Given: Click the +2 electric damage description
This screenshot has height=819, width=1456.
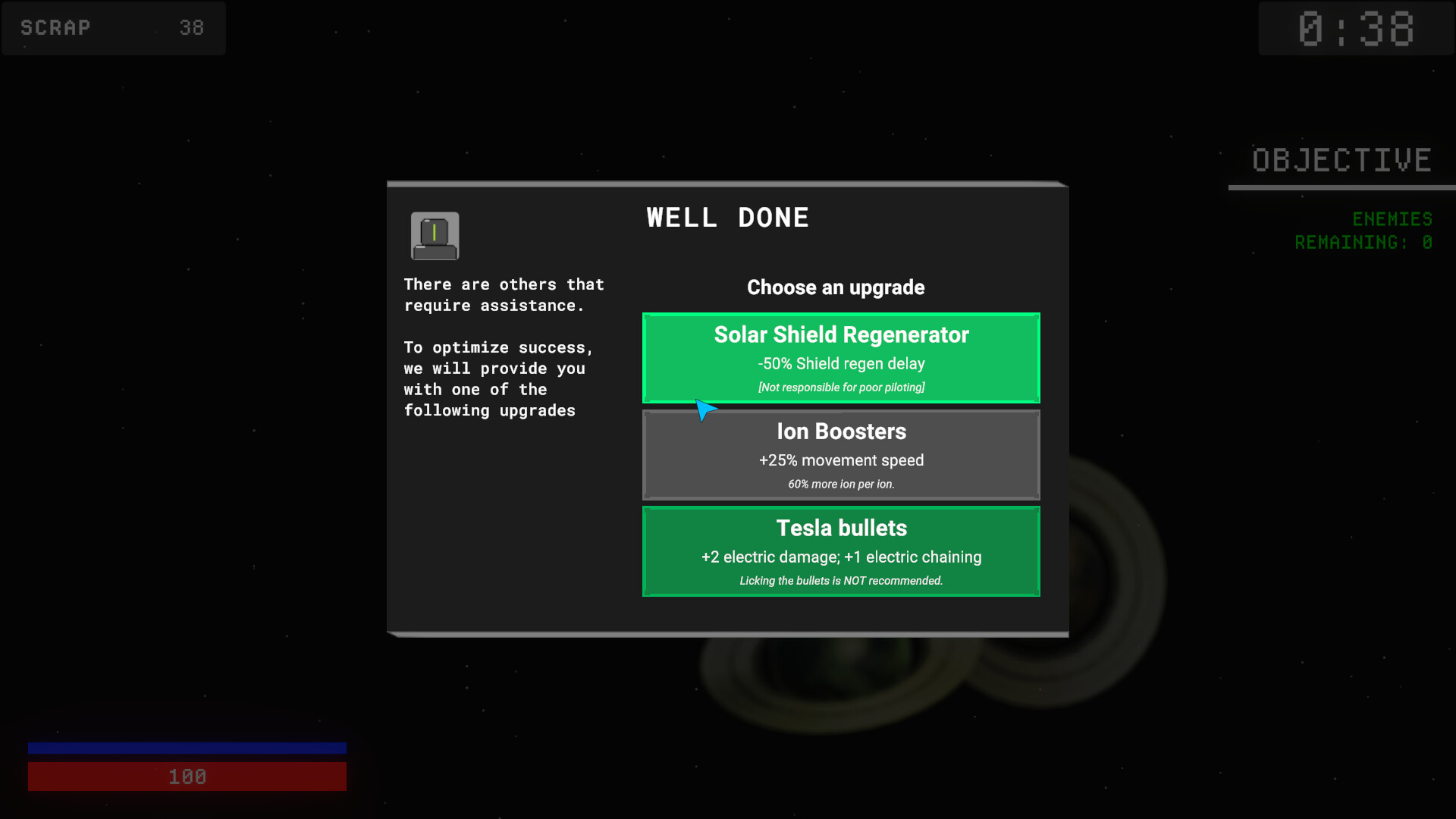Looking at the screenshot, I should coord(841,557).
